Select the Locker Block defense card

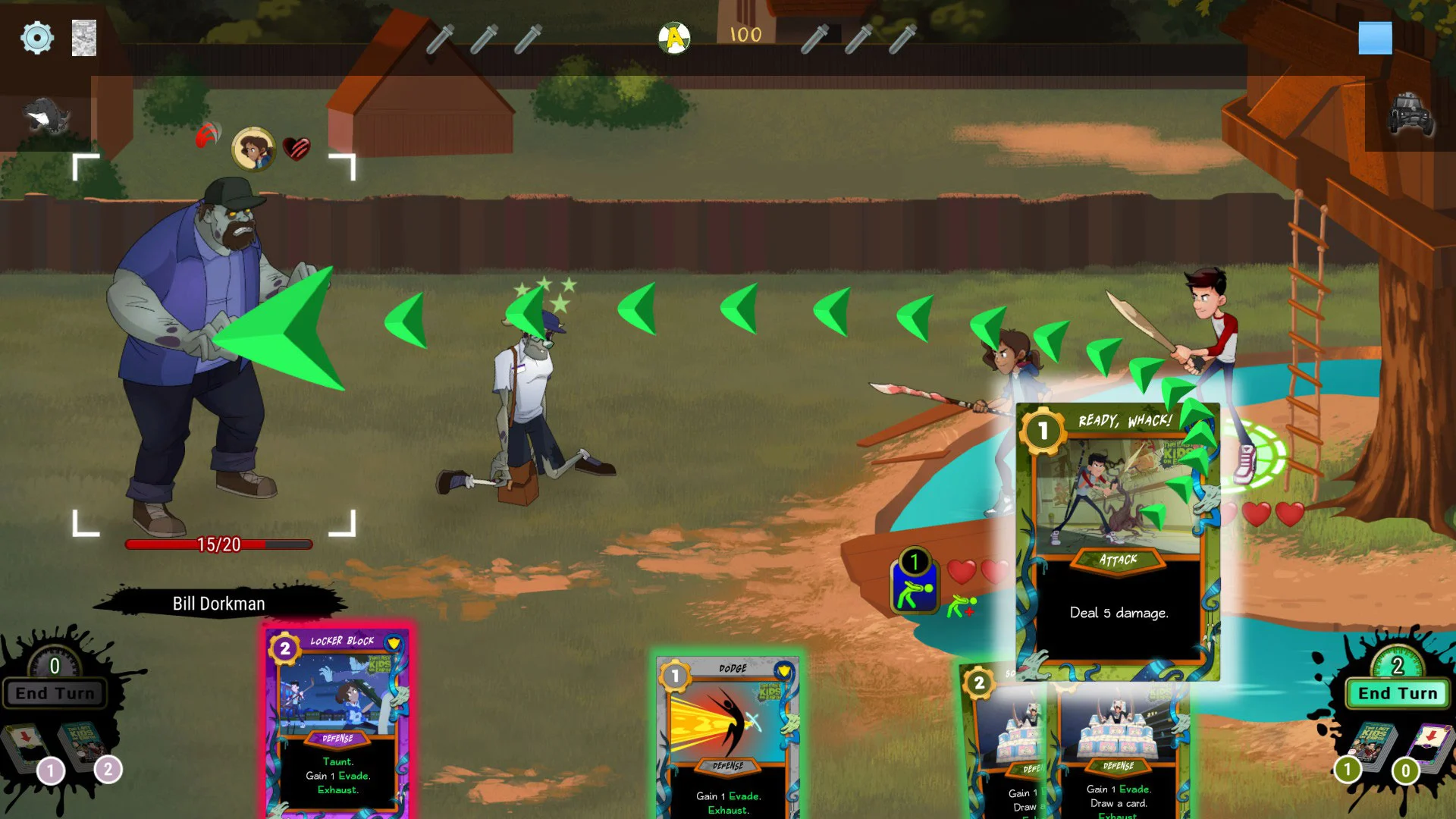[338, 720]
